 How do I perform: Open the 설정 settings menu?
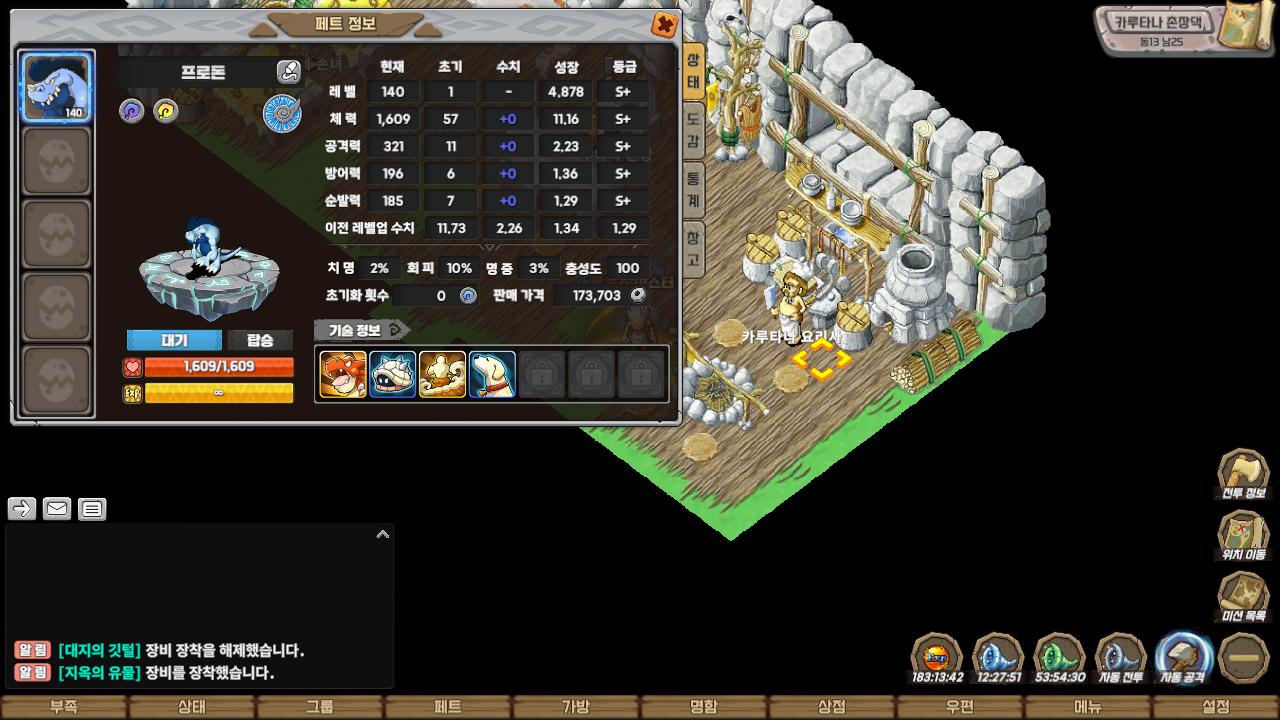click(x=1216, y=707)
